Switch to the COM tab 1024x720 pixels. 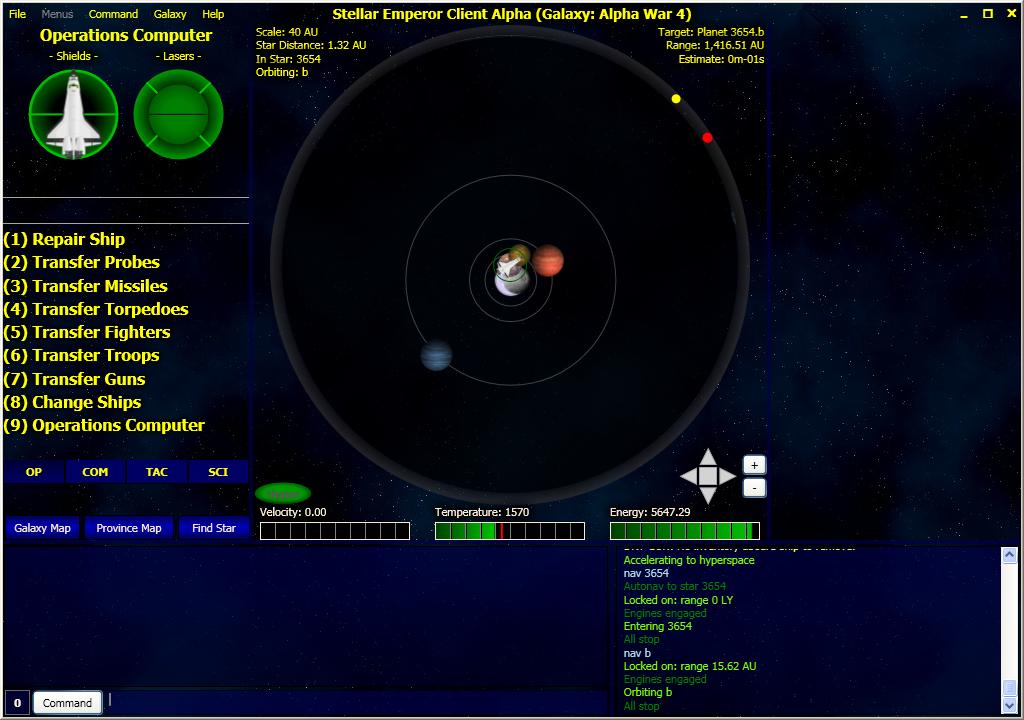(96, 472)
